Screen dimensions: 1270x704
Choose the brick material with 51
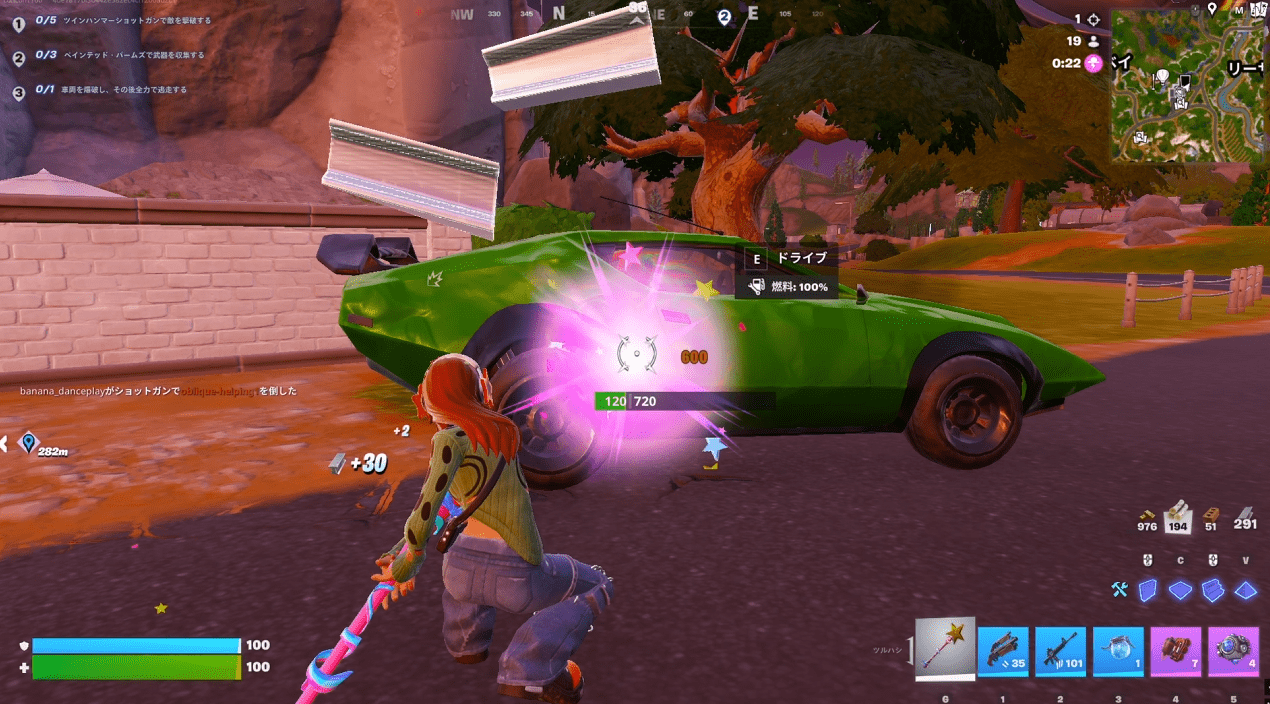(x=1212, y=517)
